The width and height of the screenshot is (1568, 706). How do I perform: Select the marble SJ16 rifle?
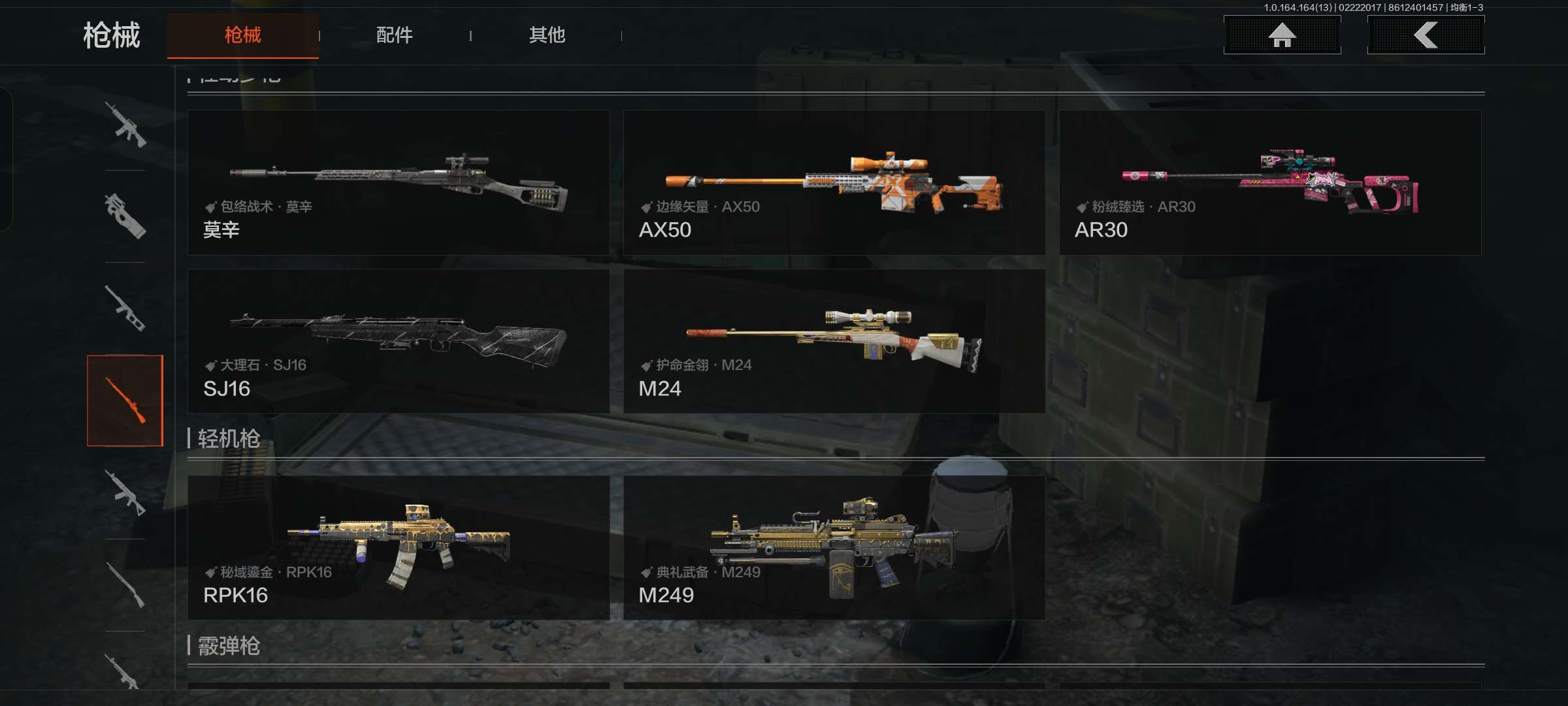tap(399, 341)
